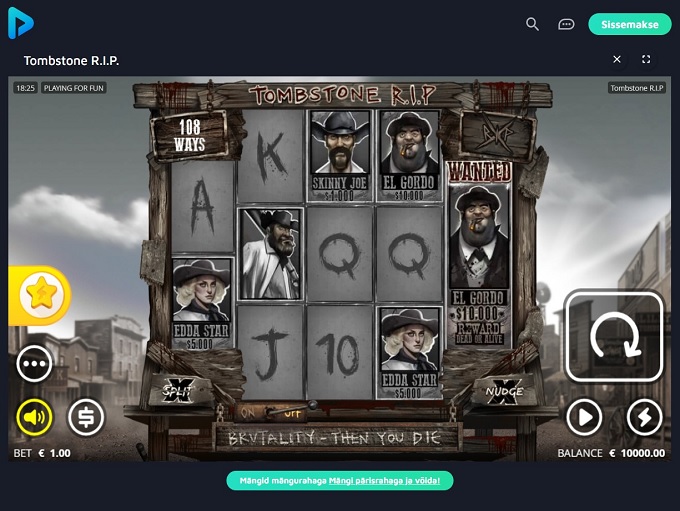Toggle the xSplit feature sign
Viewport: 680px width, 511px height.
(x=180, y=388)
